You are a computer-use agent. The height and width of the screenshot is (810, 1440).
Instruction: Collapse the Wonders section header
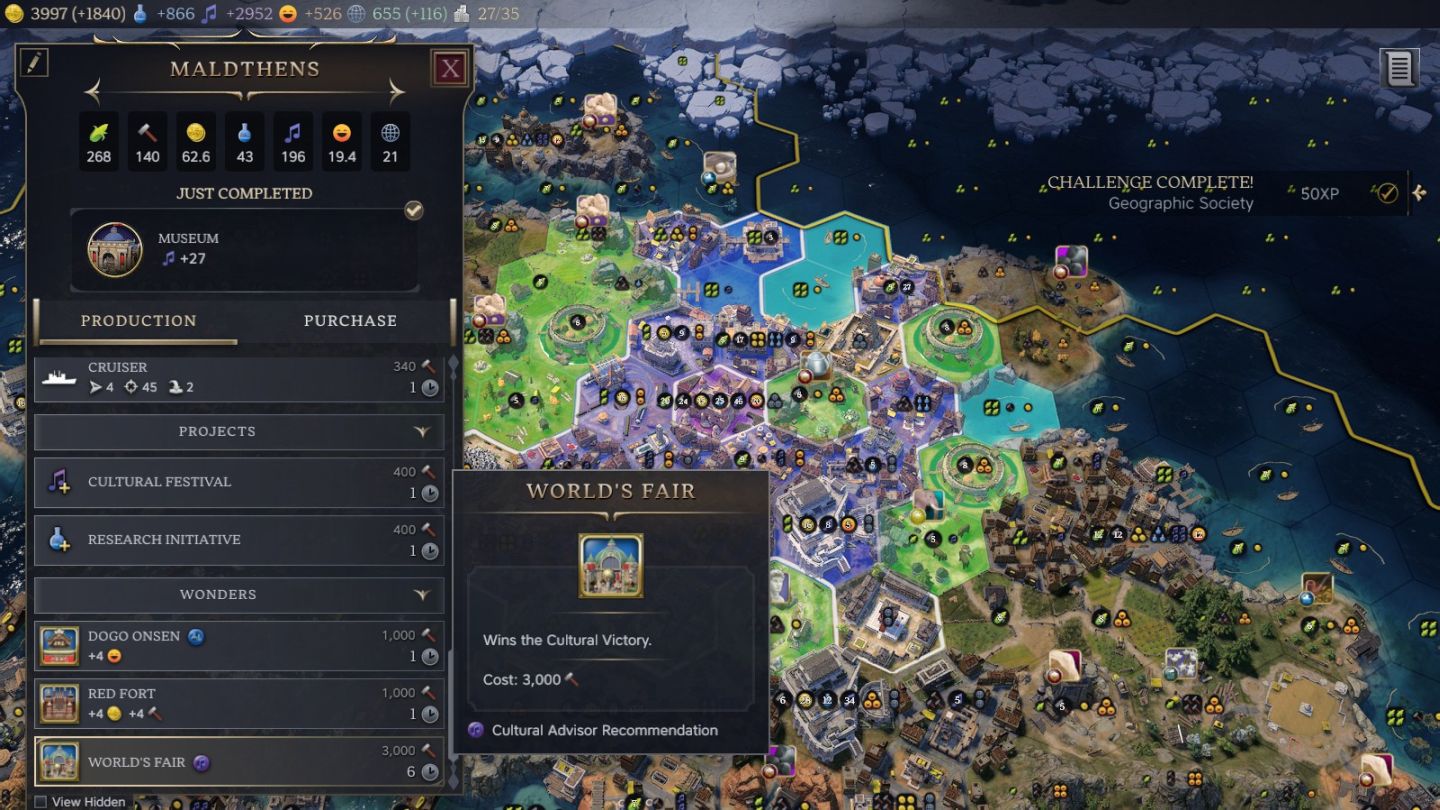pos(239,595)
